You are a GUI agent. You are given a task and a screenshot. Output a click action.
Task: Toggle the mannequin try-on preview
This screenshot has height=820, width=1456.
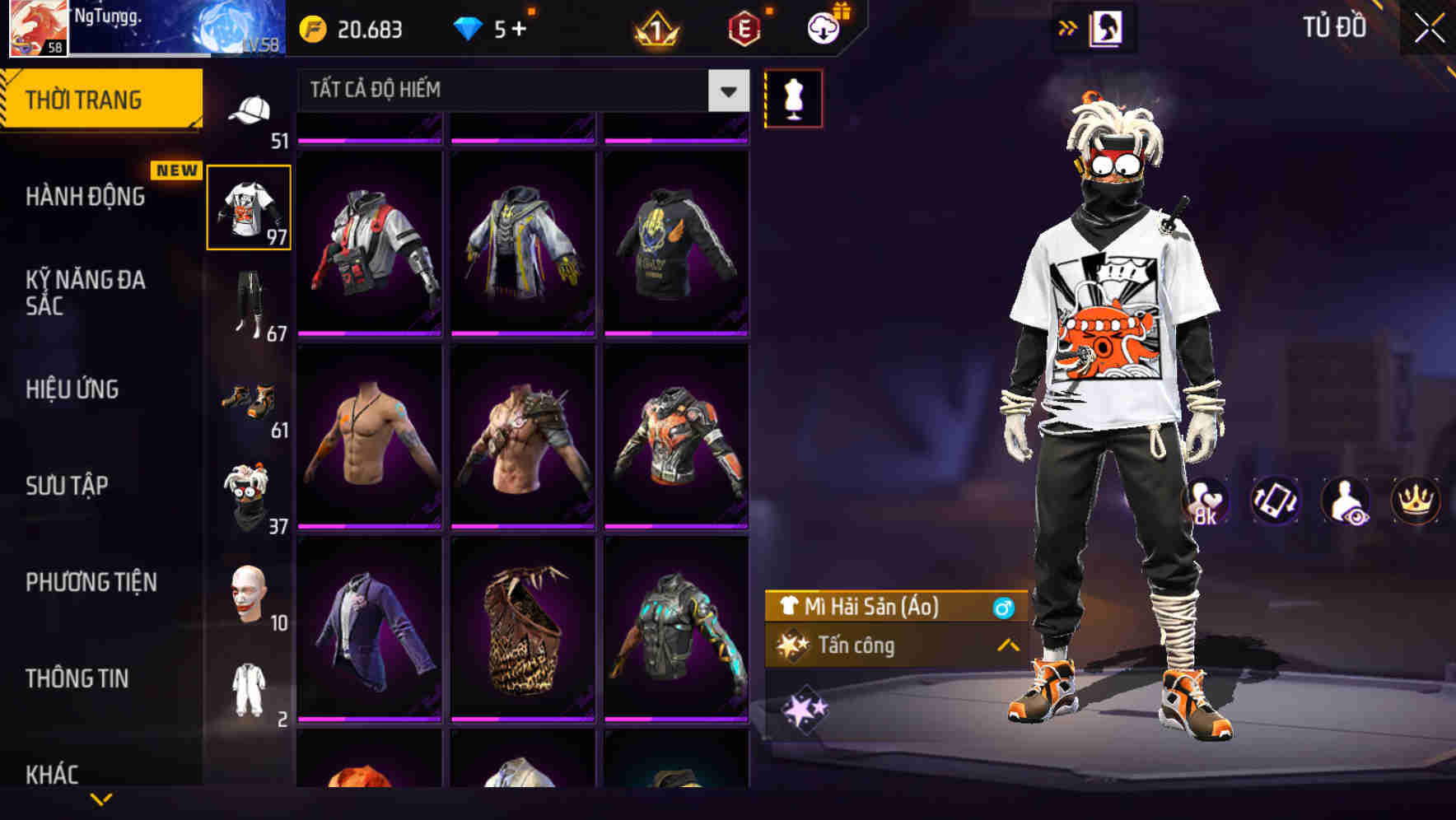point(793,97)
